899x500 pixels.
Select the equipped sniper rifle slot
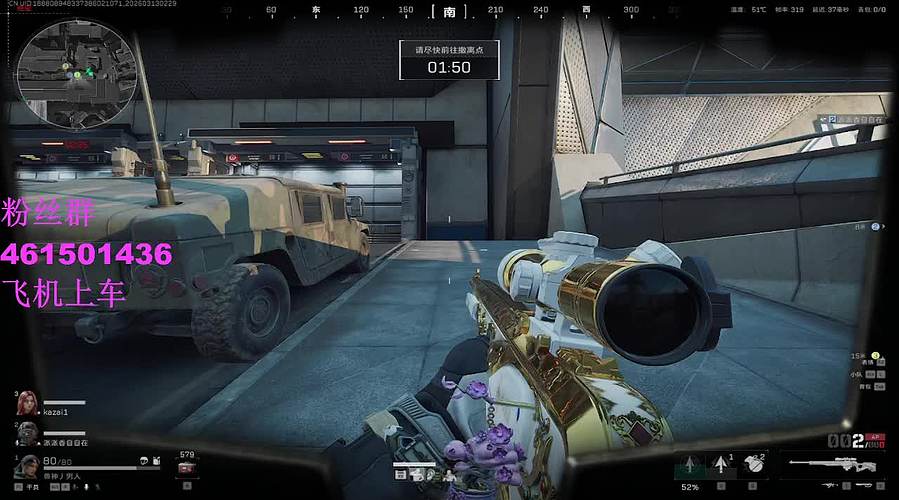click(x=832, y=464)
